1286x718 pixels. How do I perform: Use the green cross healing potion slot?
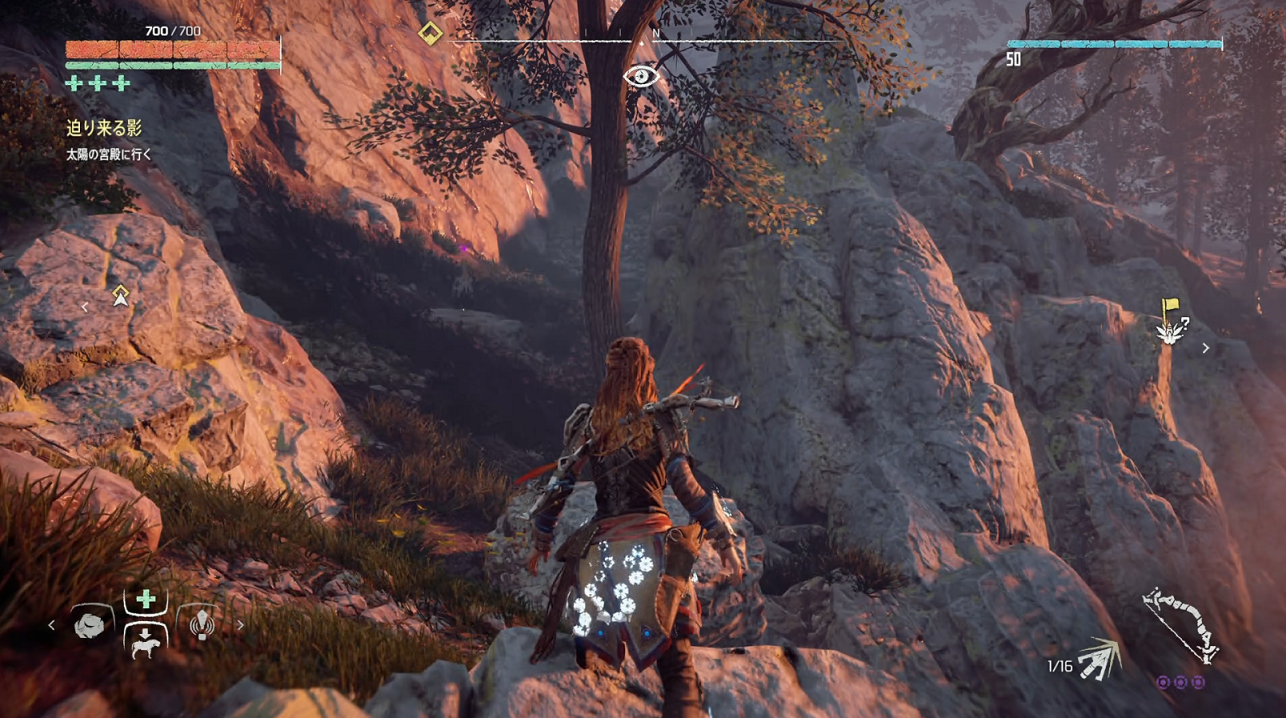tap(146, 600)
